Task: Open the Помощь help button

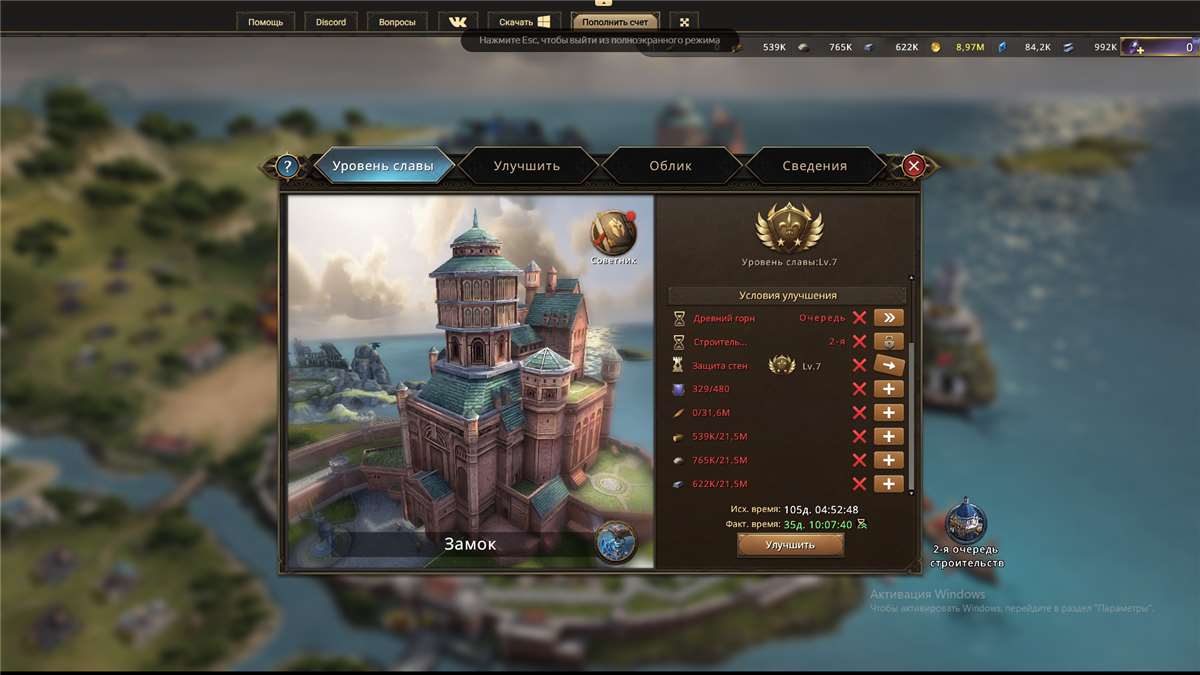Action: [266, 22]
